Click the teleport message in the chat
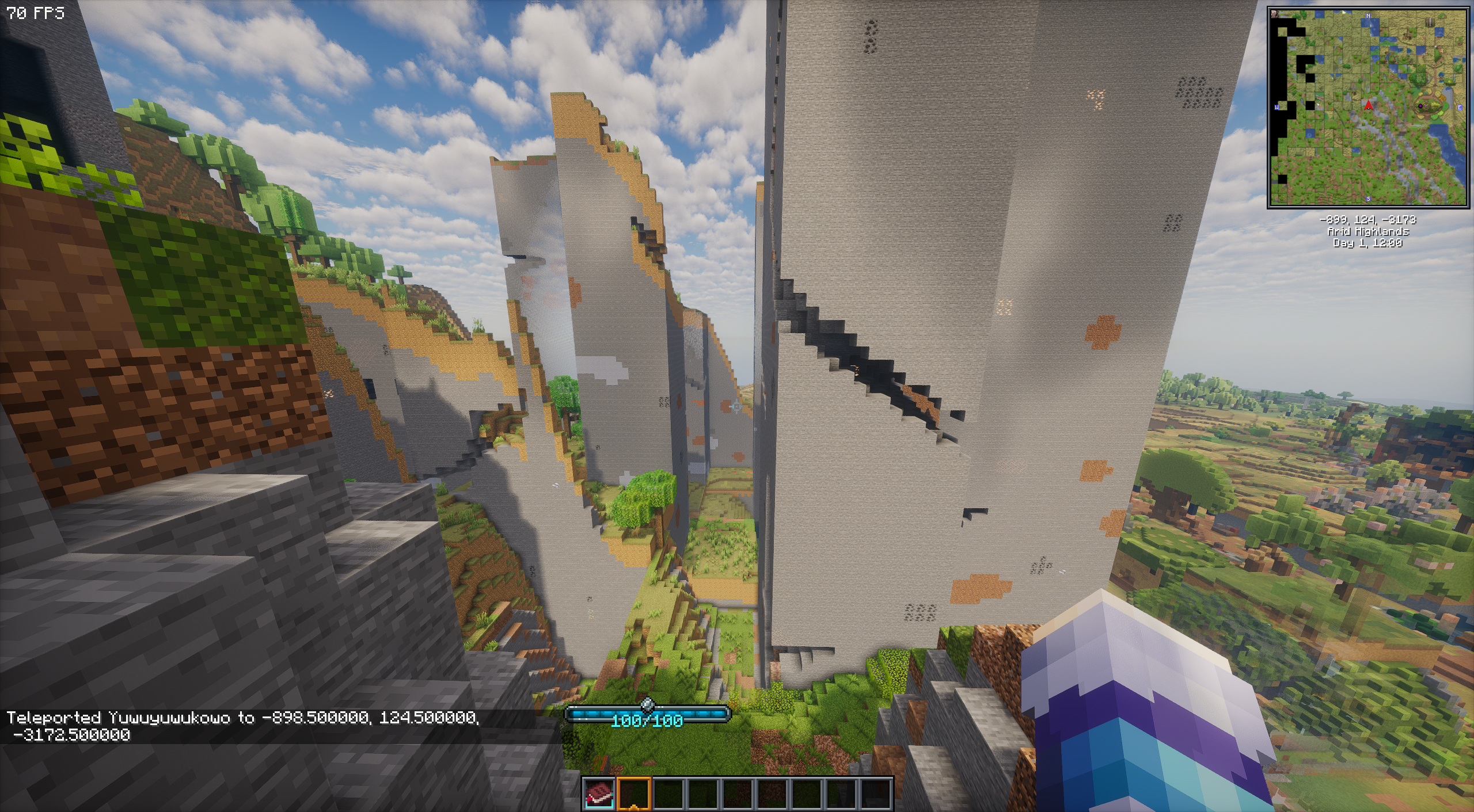The height and width of the screenshot is (812, 1474). (x=242, y=726)
